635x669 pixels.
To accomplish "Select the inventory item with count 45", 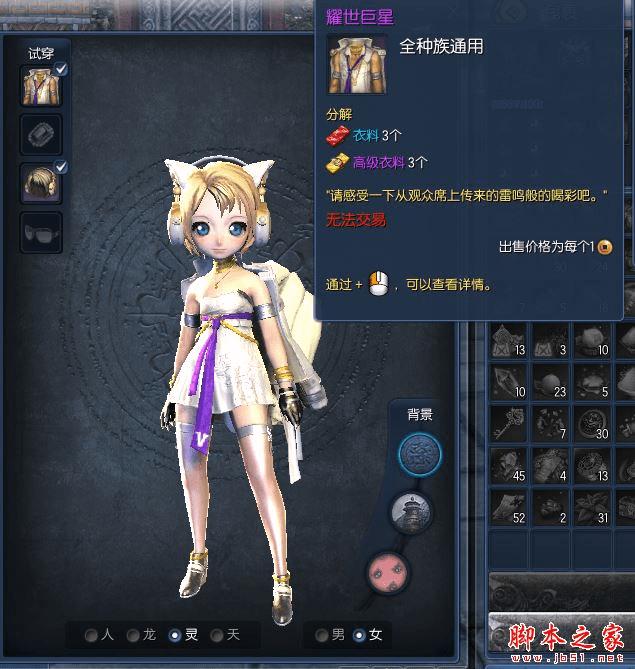I will 509,464.
